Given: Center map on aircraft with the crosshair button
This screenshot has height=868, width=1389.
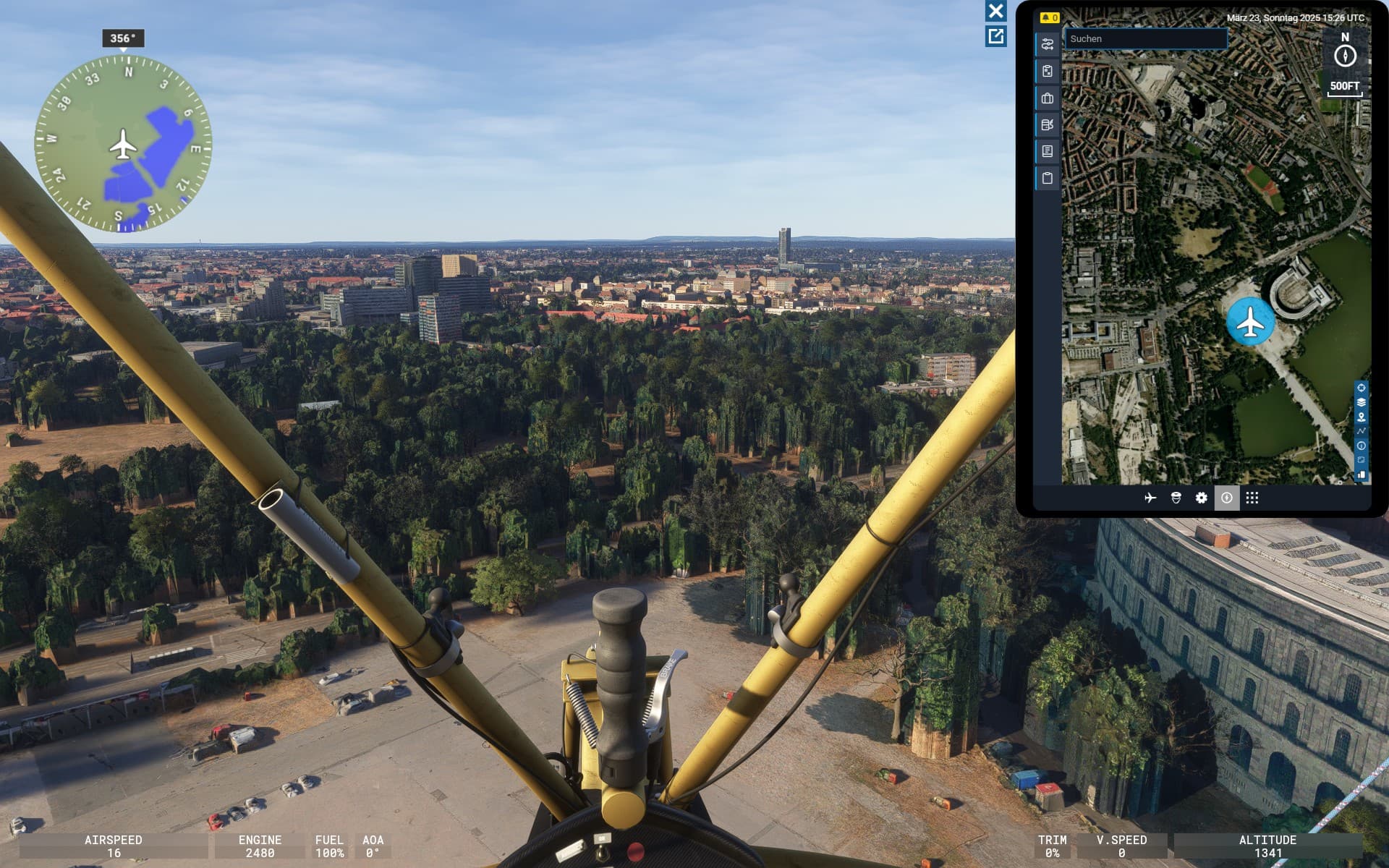Looking at the screenshot, I should pos(1361,388).
